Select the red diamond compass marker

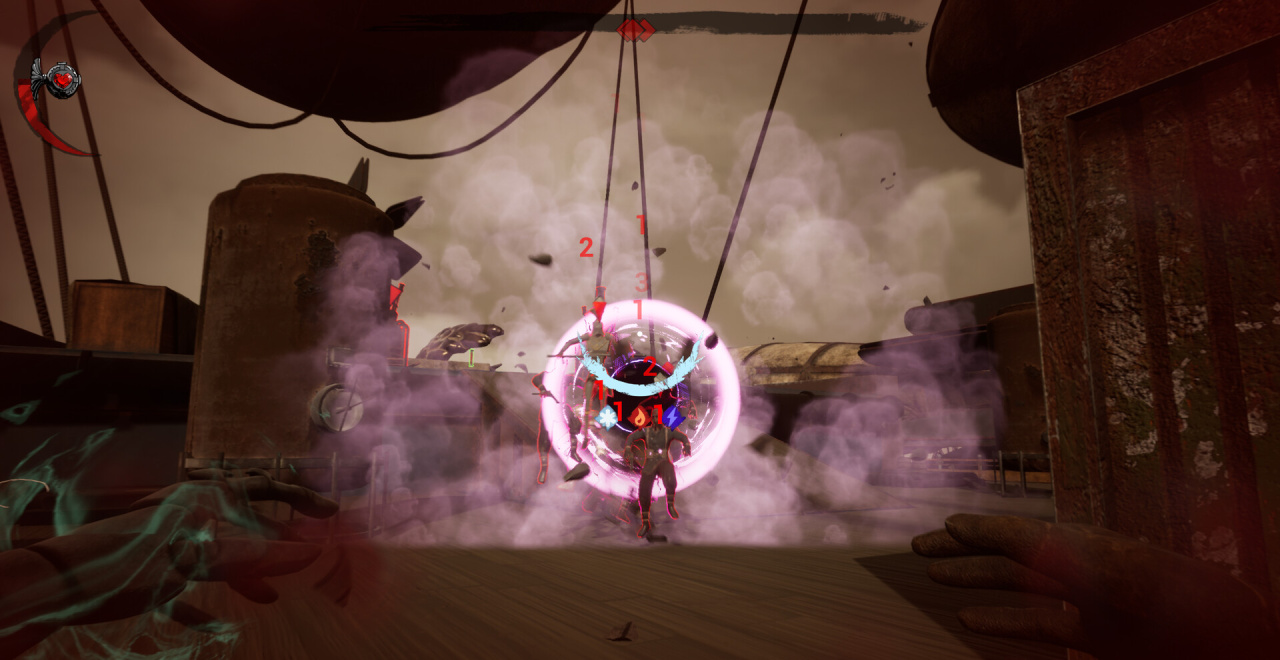point(635,30)
